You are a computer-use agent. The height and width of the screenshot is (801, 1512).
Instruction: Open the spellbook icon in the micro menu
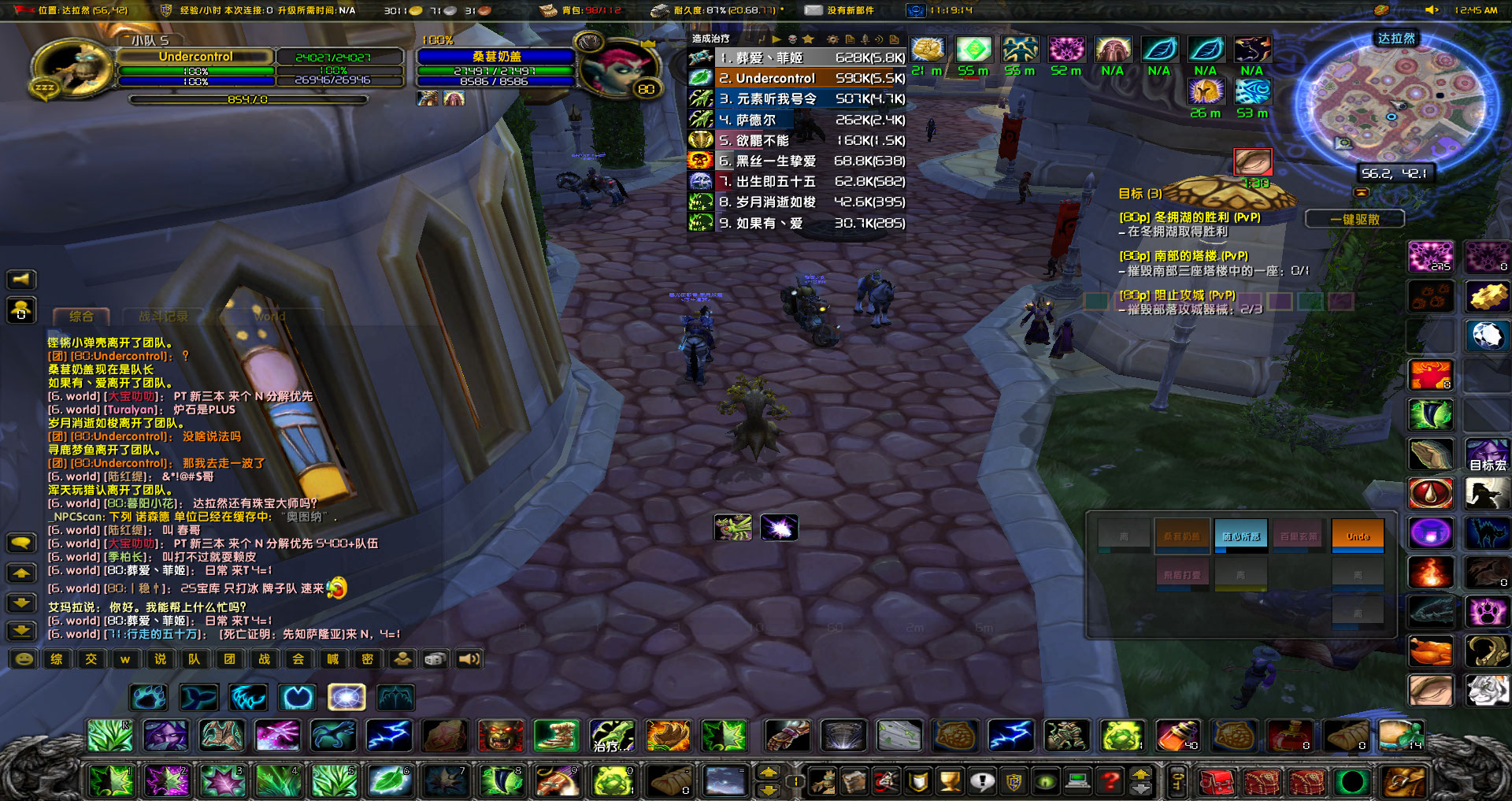point(854,781)
